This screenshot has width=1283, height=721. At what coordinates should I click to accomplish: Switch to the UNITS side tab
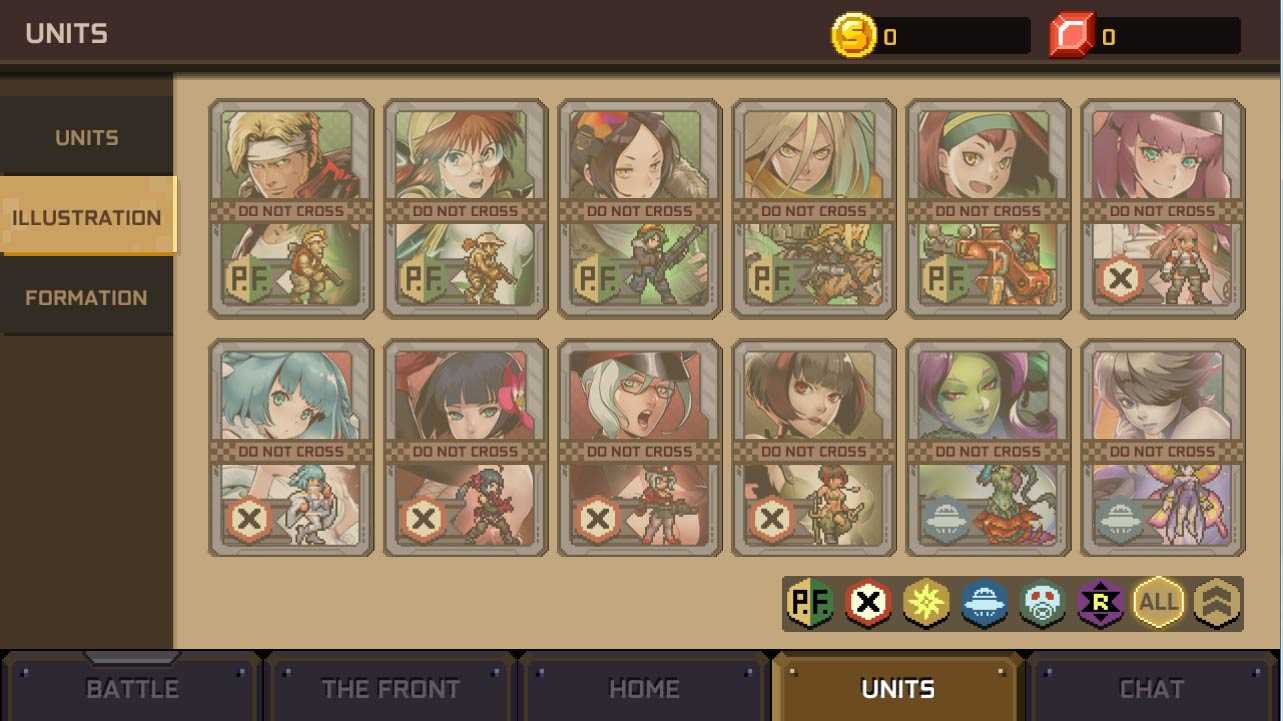pyautogui.click(x=86, y=138)
